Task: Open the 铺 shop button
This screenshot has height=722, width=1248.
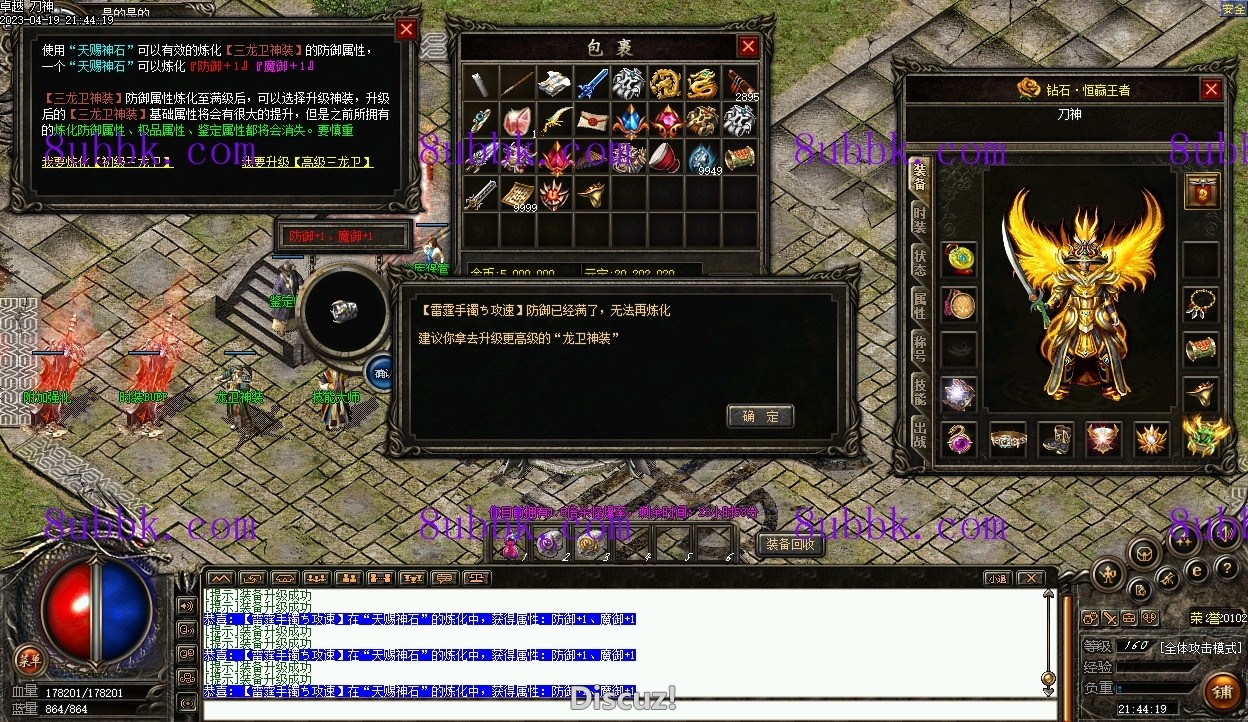Action: 1221,690
